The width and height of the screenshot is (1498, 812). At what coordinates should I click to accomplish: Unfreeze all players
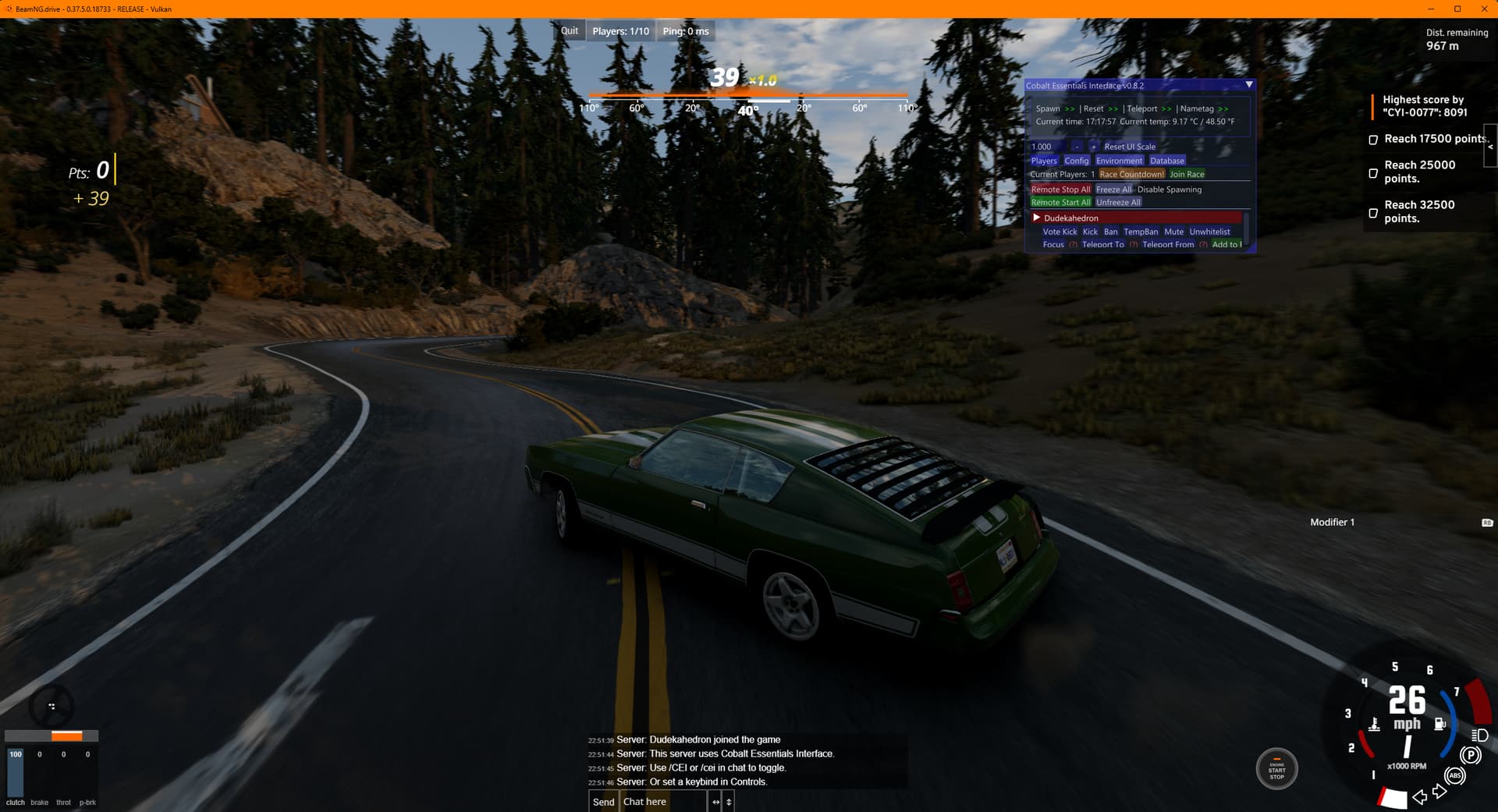(x=1118, y=202)
